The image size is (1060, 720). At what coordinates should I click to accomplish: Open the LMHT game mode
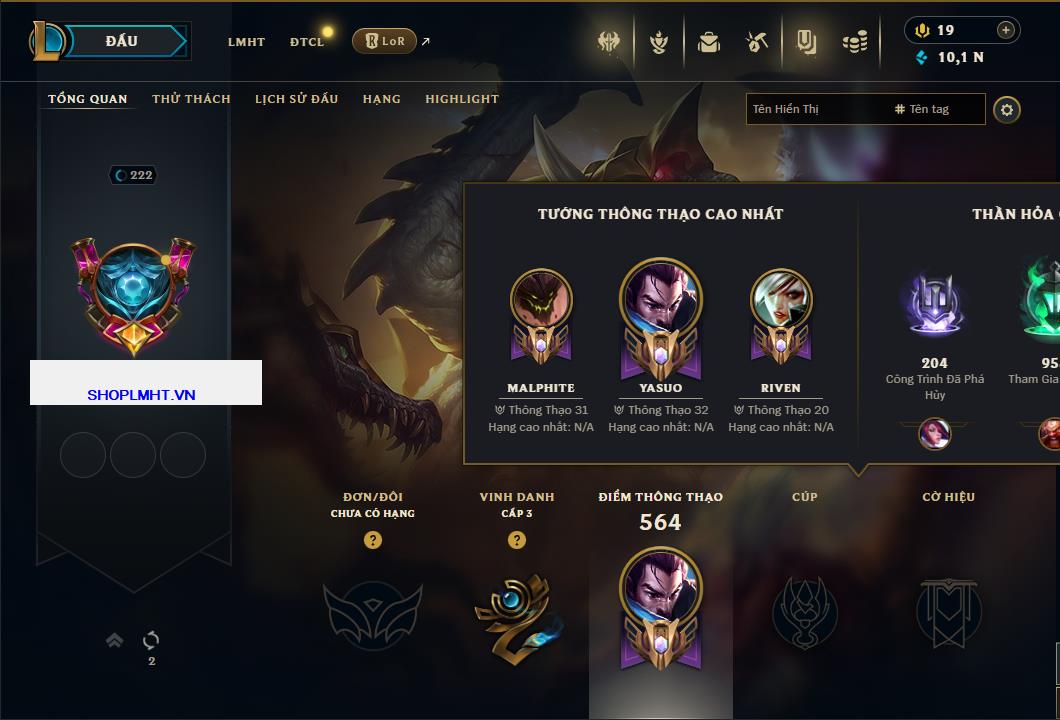click(x=246, y=42)
